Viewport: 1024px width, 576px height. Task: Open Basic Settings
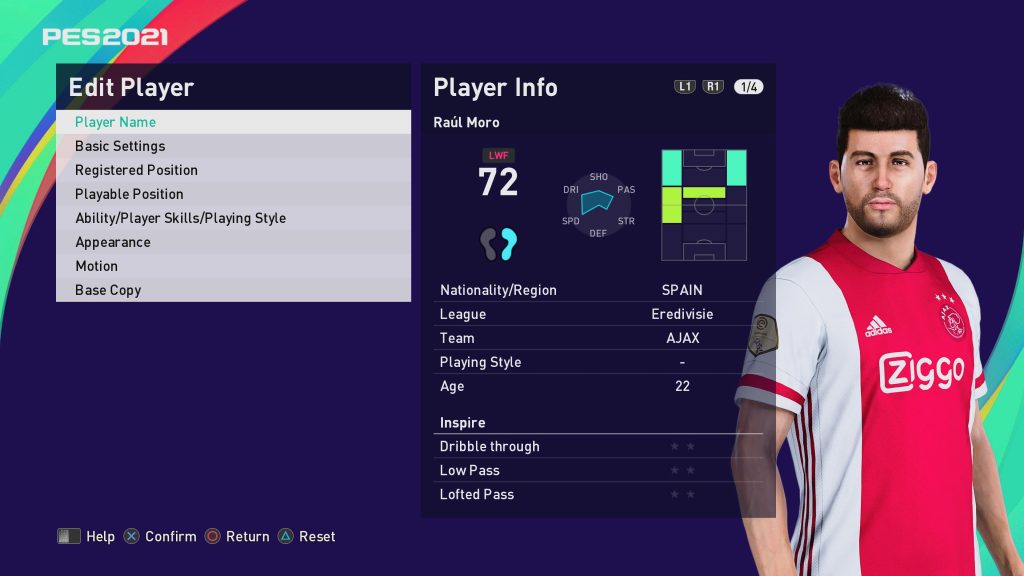(233, 146)
